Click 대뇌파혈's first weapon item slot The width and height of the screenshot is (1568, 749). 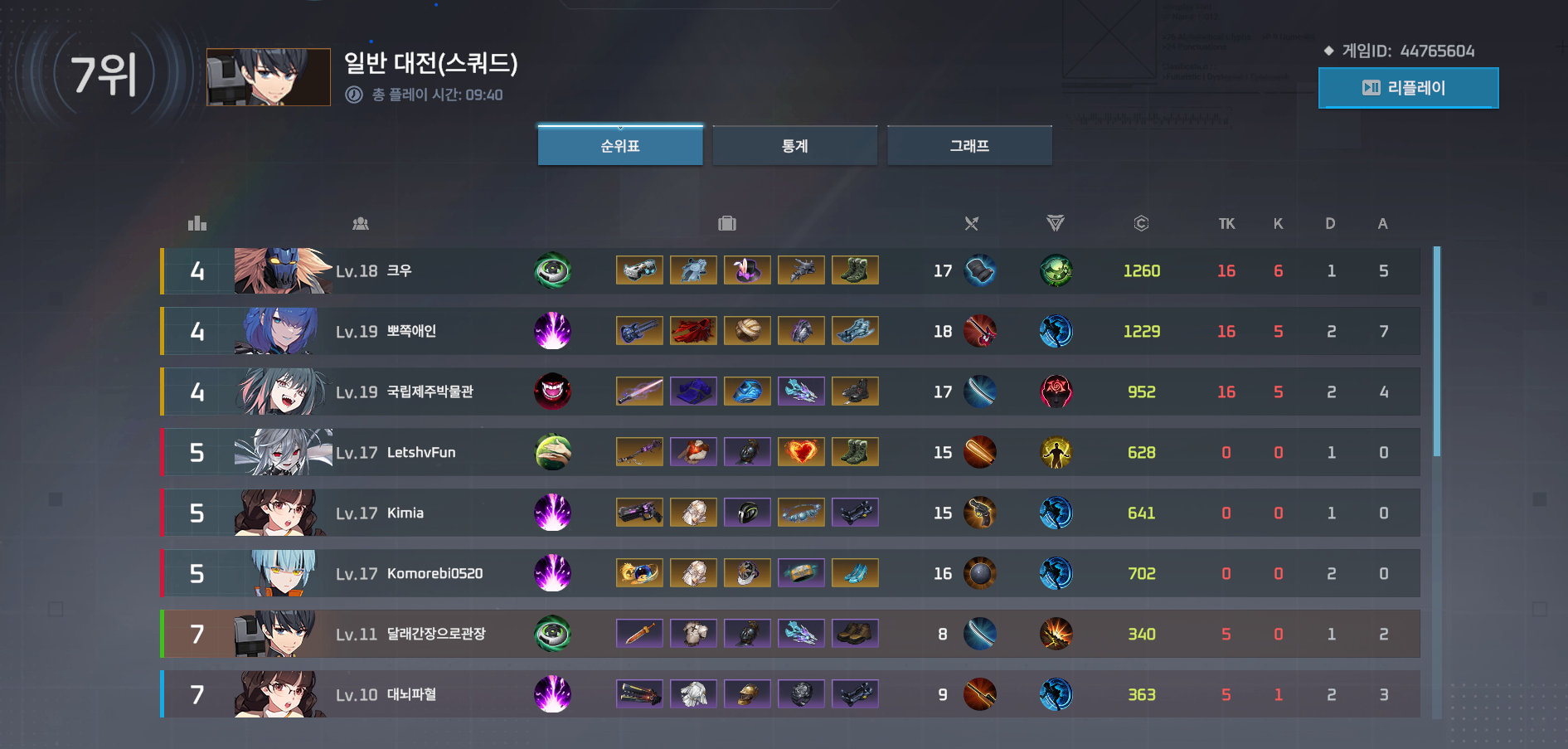pyautogui.click(x=639, y=693)
